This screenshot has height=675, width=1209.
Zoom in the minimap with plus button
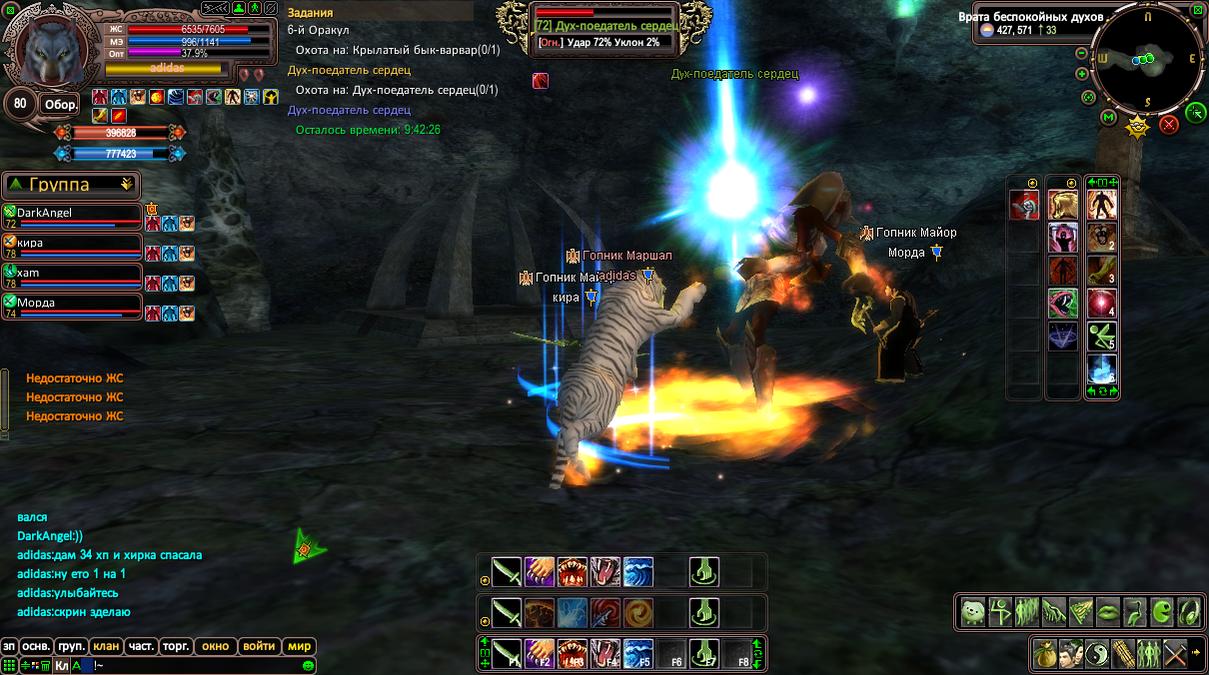click(1082, 74)
